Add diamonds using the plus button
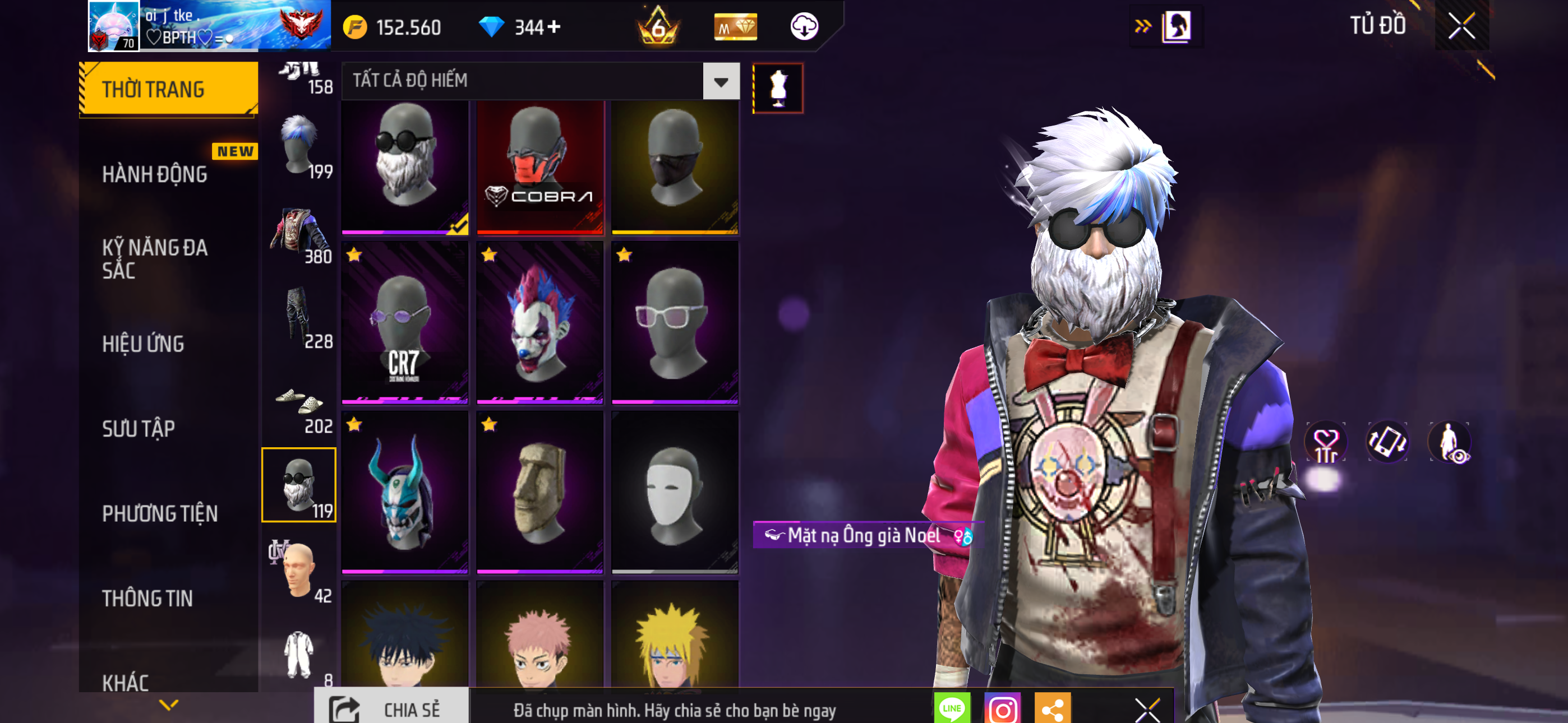The width and height of the screenshot is (1568, 723). pyautogui.click(x=554, y=27)
